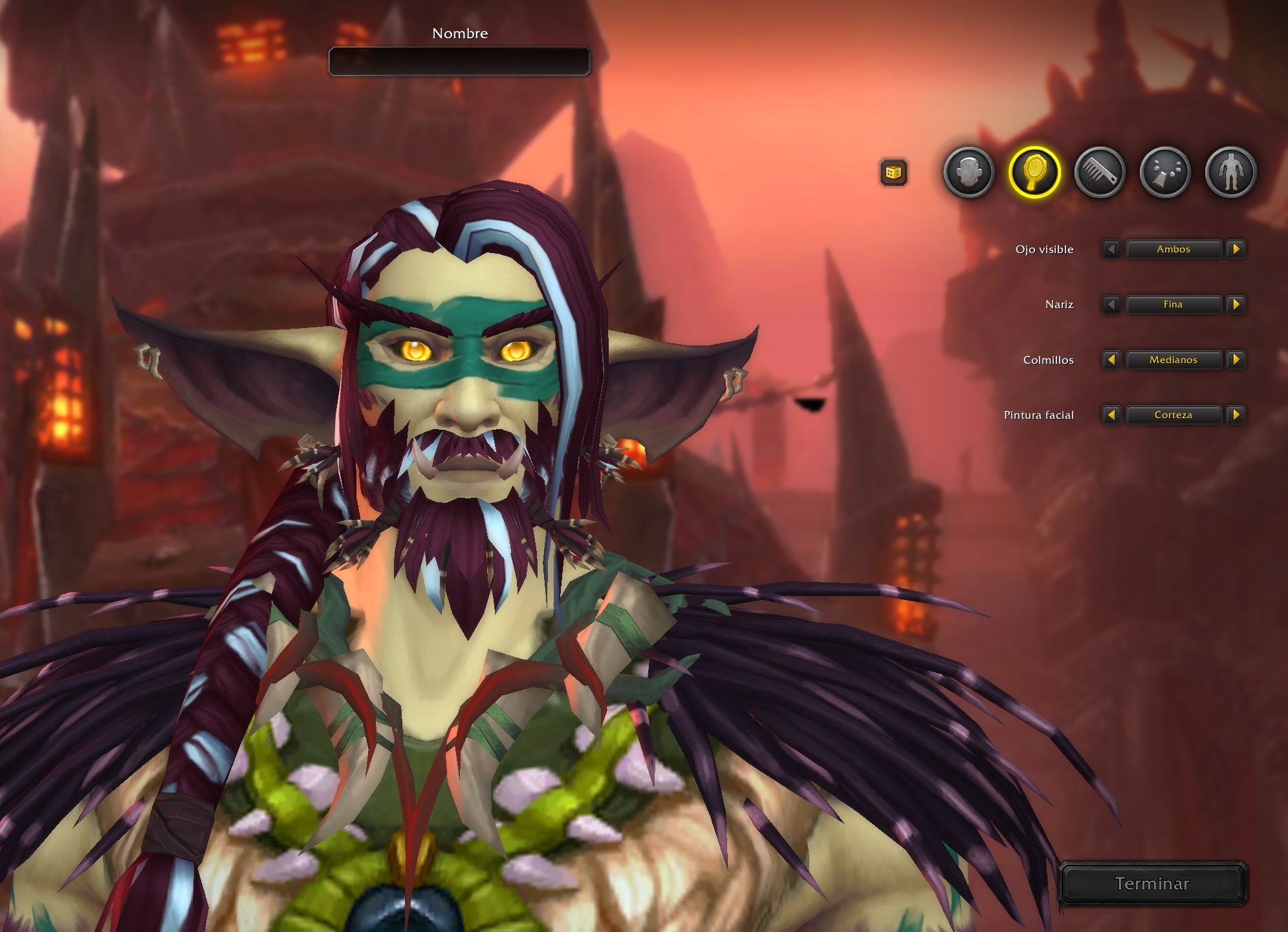Open the Pintura facial 'Corteza' dropdown
Viewport: 1288px width, 932px height.
1173,415
